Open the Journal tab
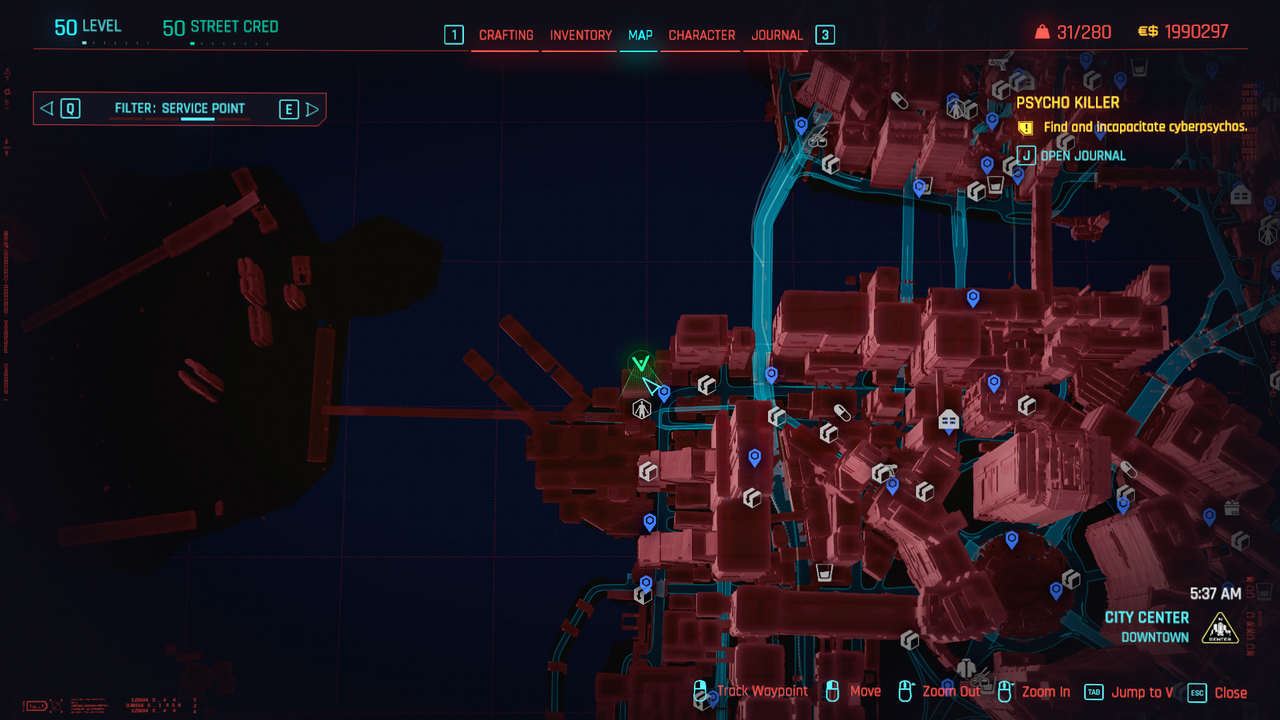The width and height of the screenshot is (1280, 720). pyautogui.click(x=777, y=35)
